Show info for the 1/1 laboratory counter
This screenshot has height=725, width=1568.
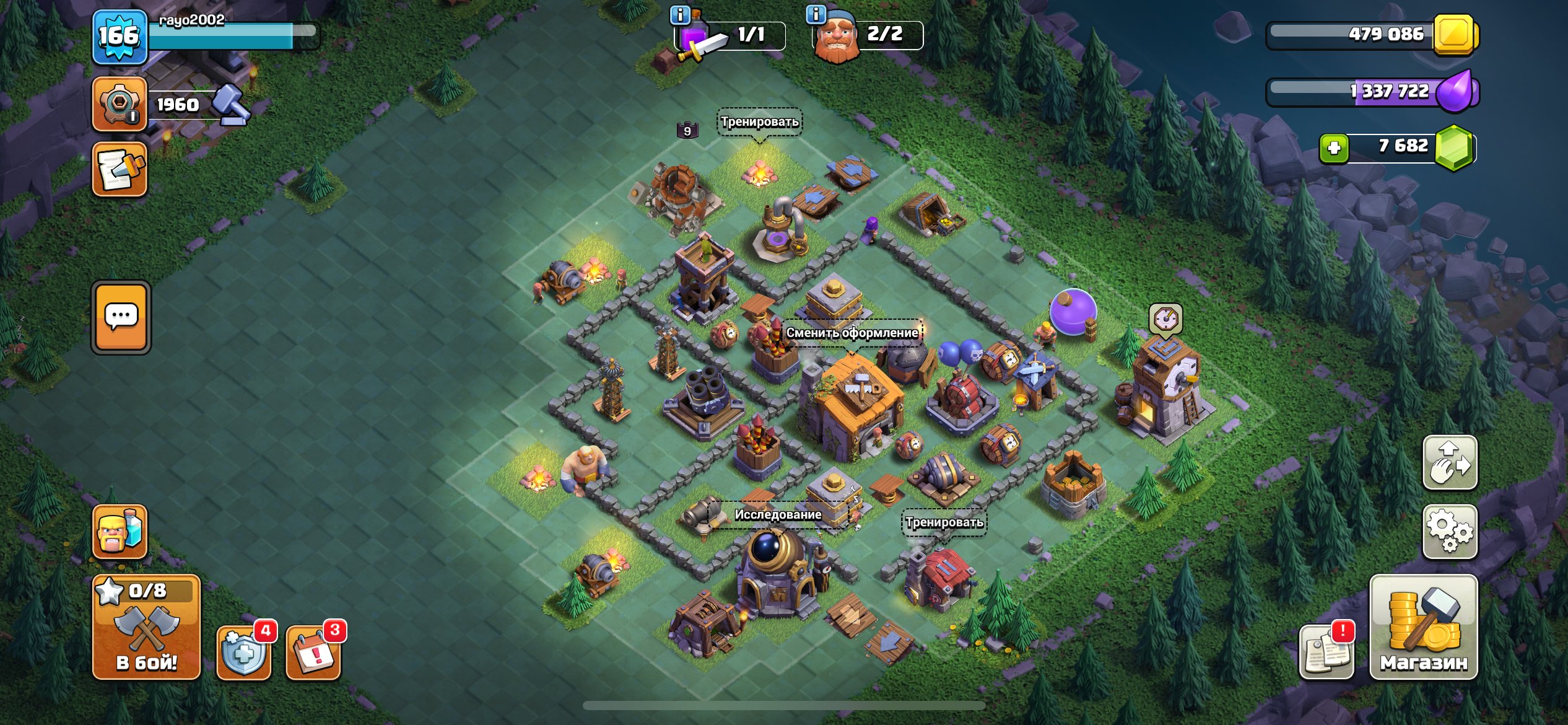(x=681, y=15)
